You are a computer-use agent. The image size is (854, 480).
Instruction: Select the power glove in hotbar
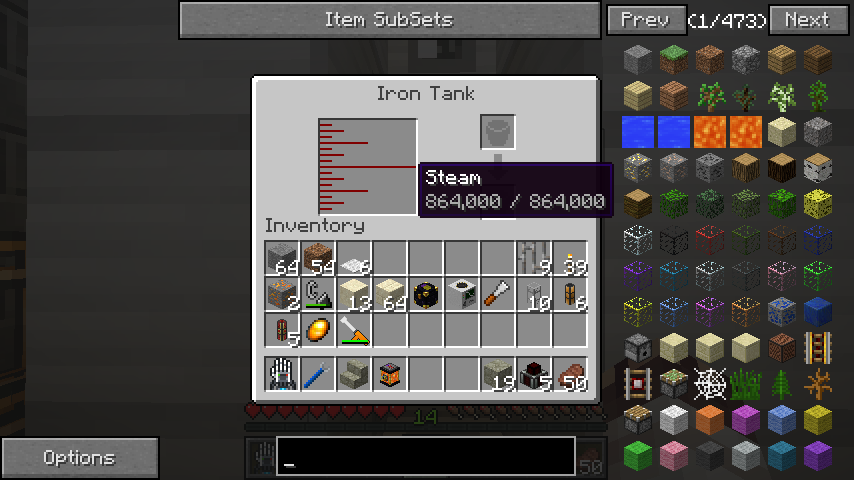click(x=283, y=375)
